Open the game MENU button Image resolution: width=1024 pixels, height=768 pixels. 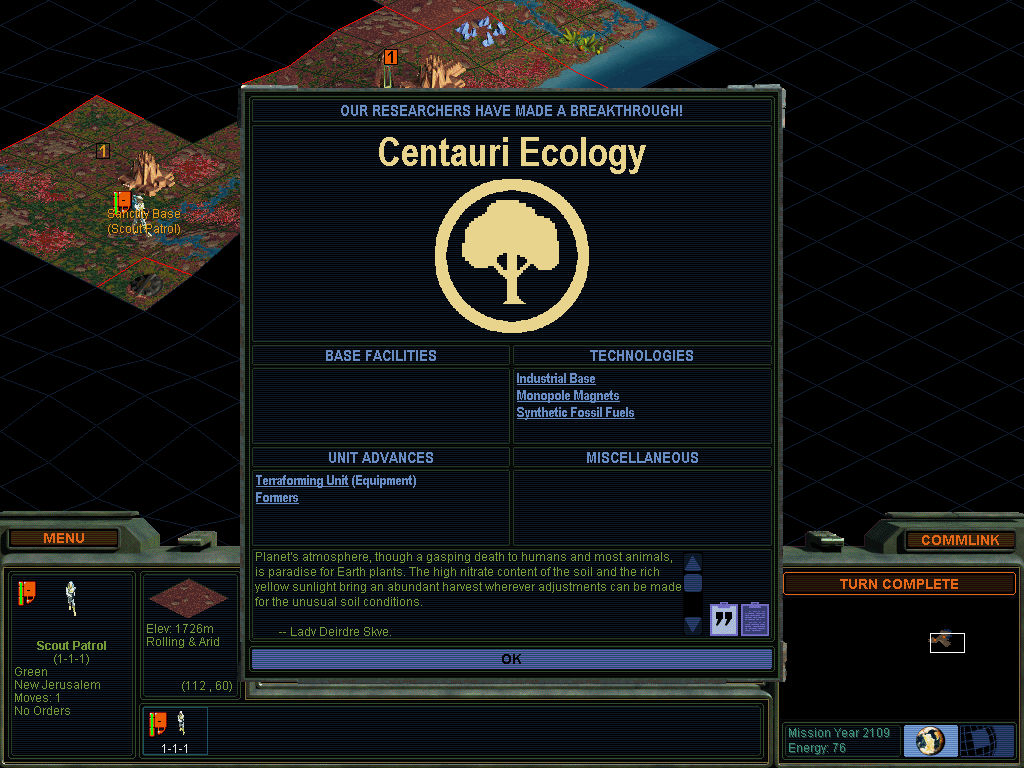click(64, 538)
